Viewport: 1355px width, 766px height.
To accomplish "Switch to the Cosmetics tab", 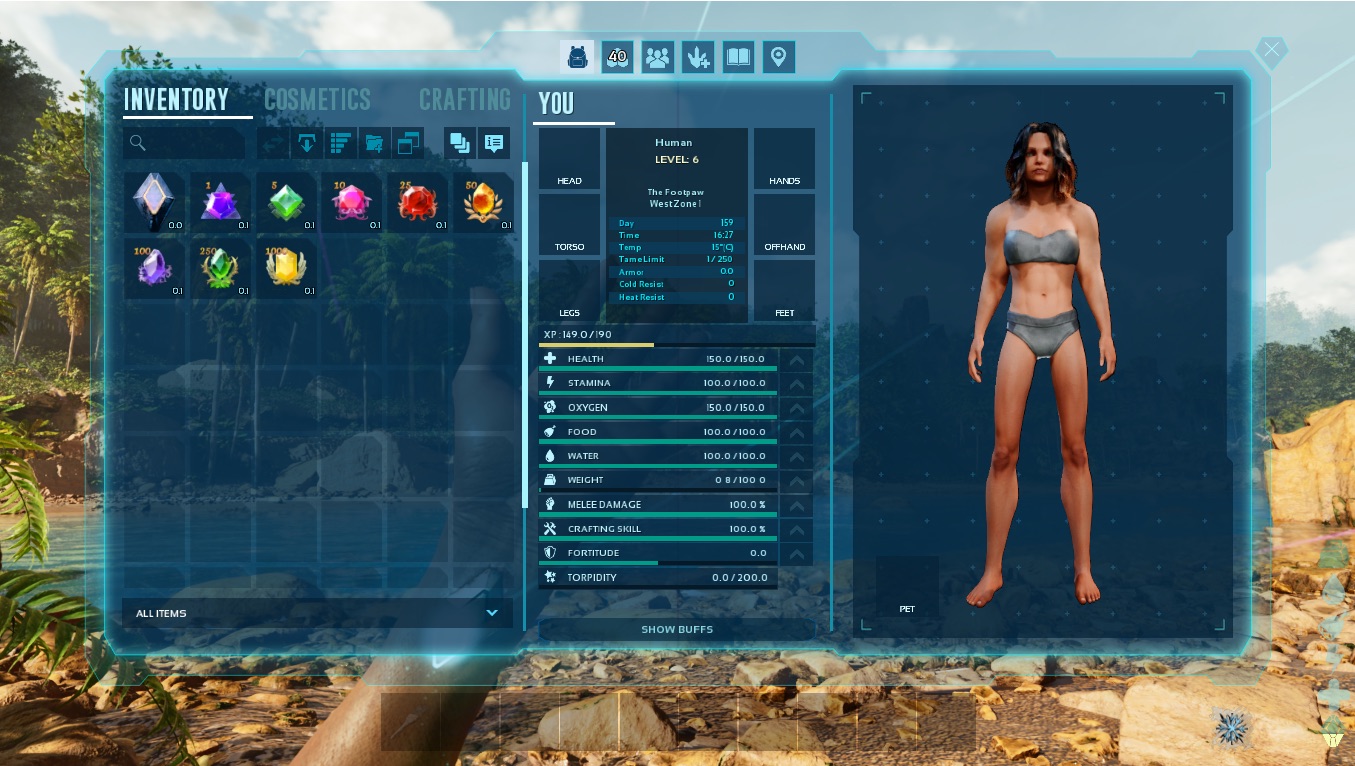I will (317, 100).
